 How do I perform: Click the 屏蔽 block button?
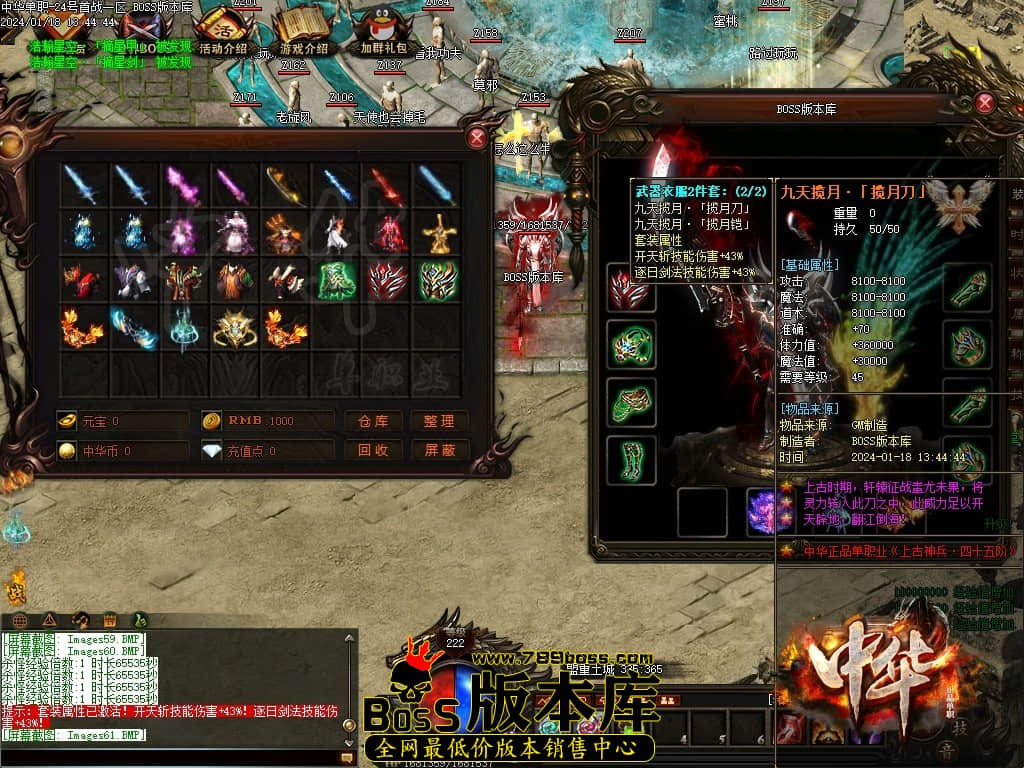pos(439,451)
